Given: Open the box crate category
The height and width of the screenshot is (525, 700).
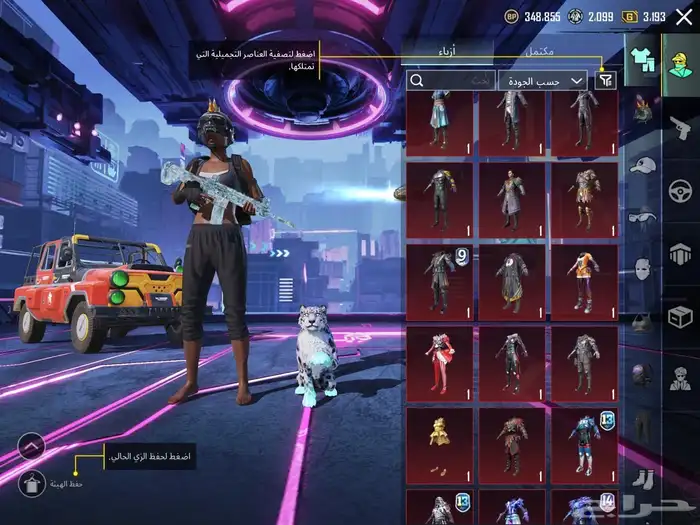Looking at the screenshot, I should [x=680, y=317].
